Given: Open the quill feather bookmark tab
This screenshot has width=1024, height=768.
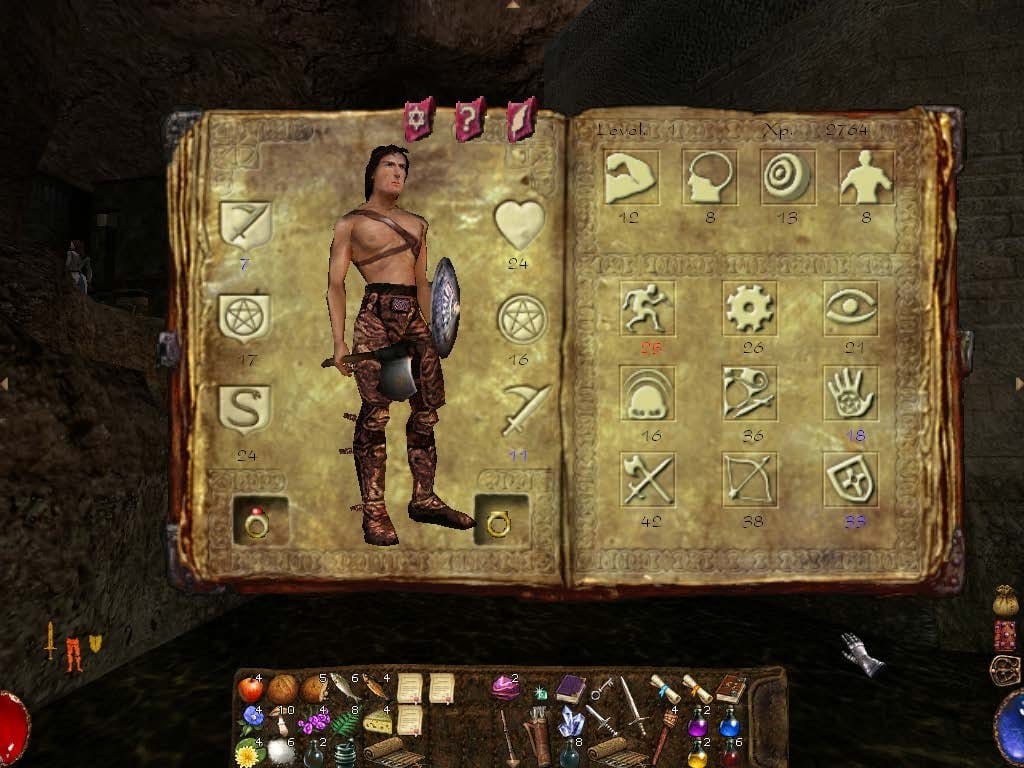Looking at the screenshot, I should [521, 120].
